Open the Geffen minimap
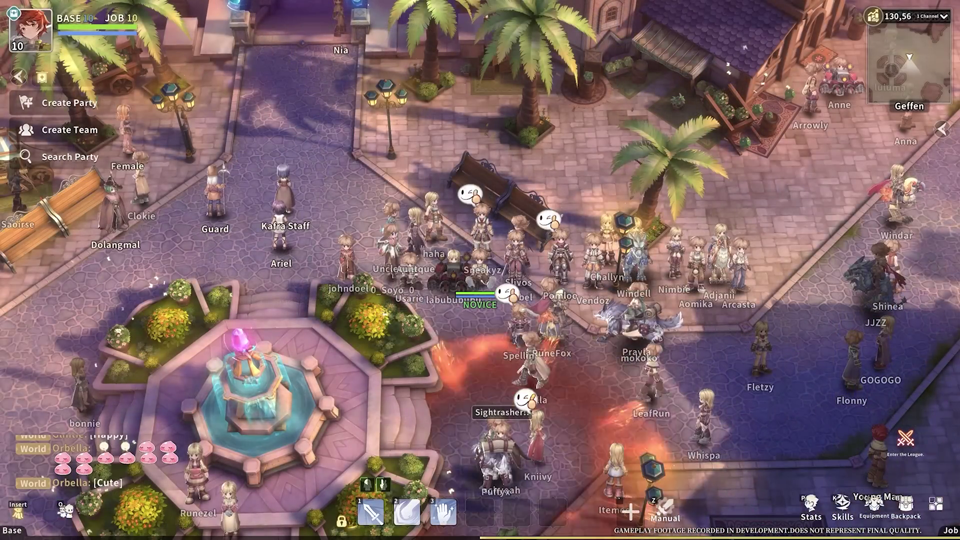The image size is (960, 540). click(x=908, y=70)
